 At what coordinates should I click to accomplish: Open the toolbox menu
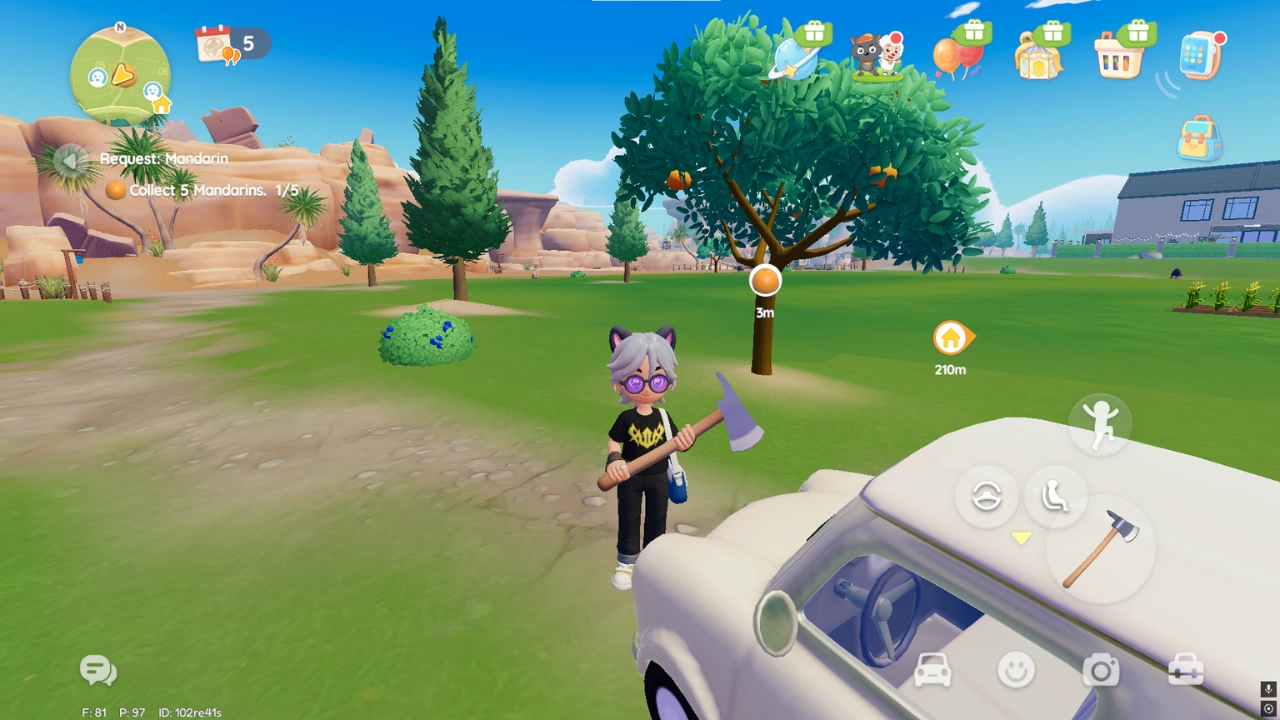pyautogui.click(x=1186, y=670)
